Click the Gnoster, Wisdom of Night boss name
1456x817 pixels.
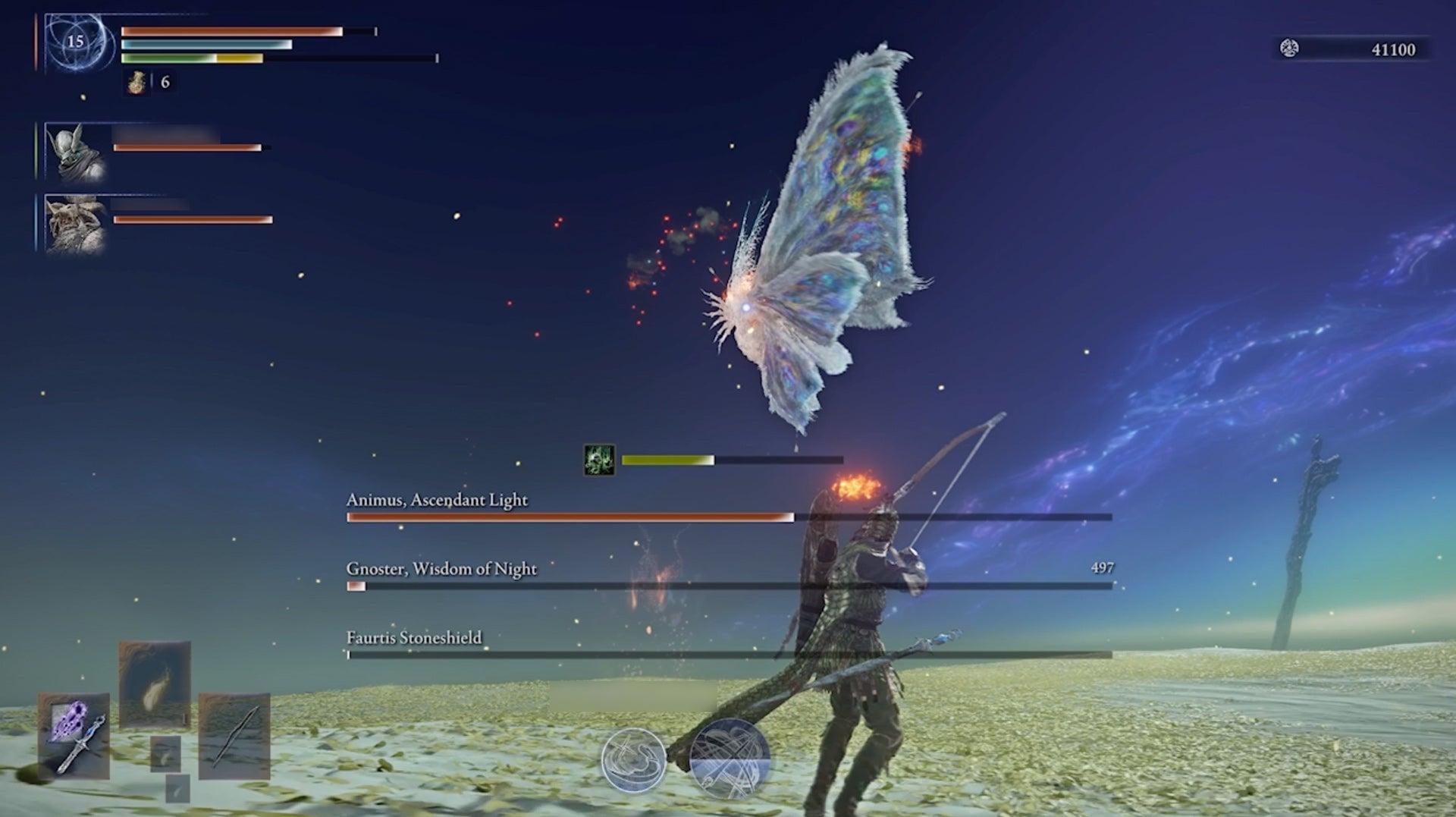(440, 568)
